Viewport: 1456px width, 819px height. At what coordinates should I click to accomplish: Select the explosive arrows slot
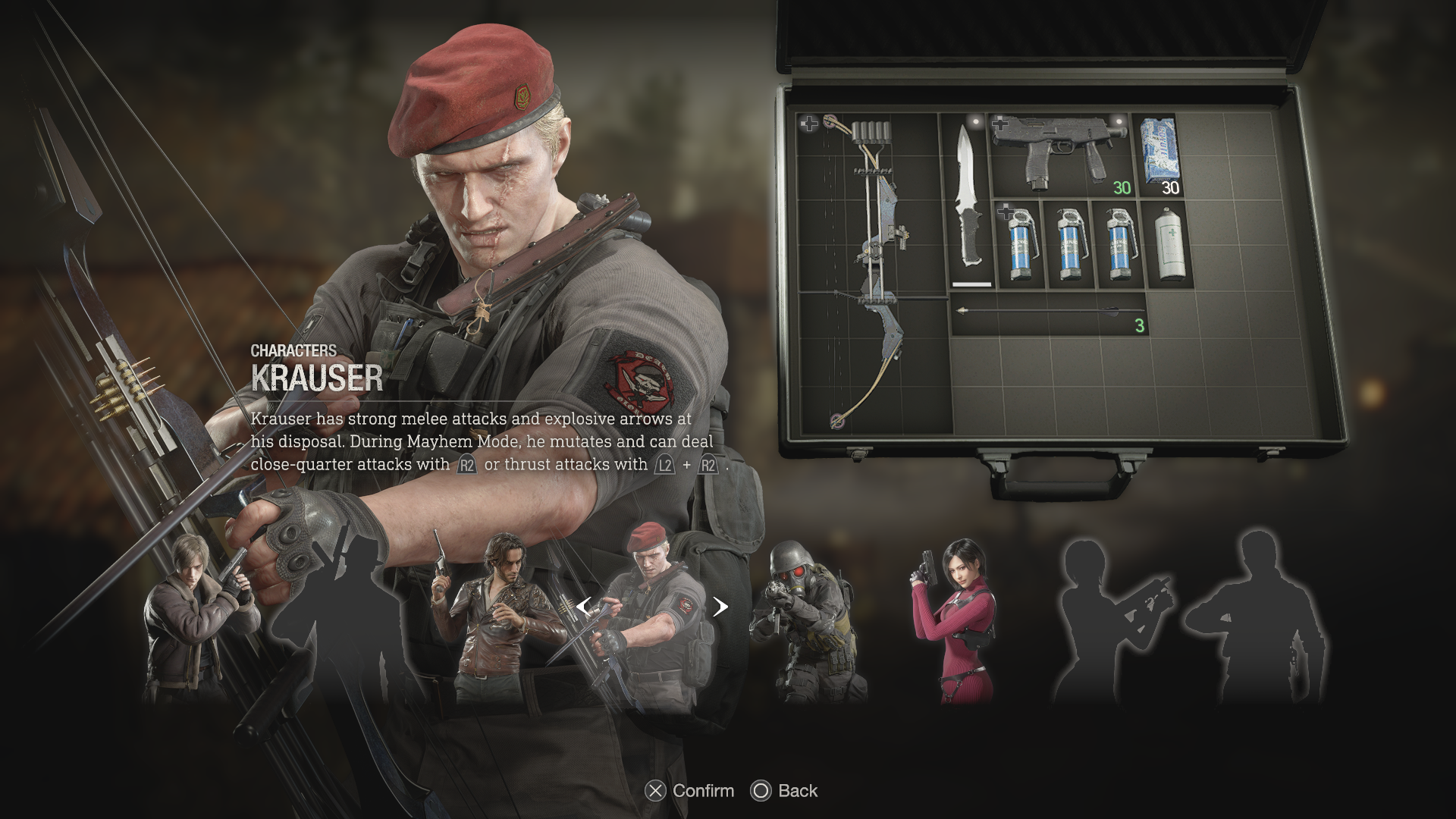1048,312
